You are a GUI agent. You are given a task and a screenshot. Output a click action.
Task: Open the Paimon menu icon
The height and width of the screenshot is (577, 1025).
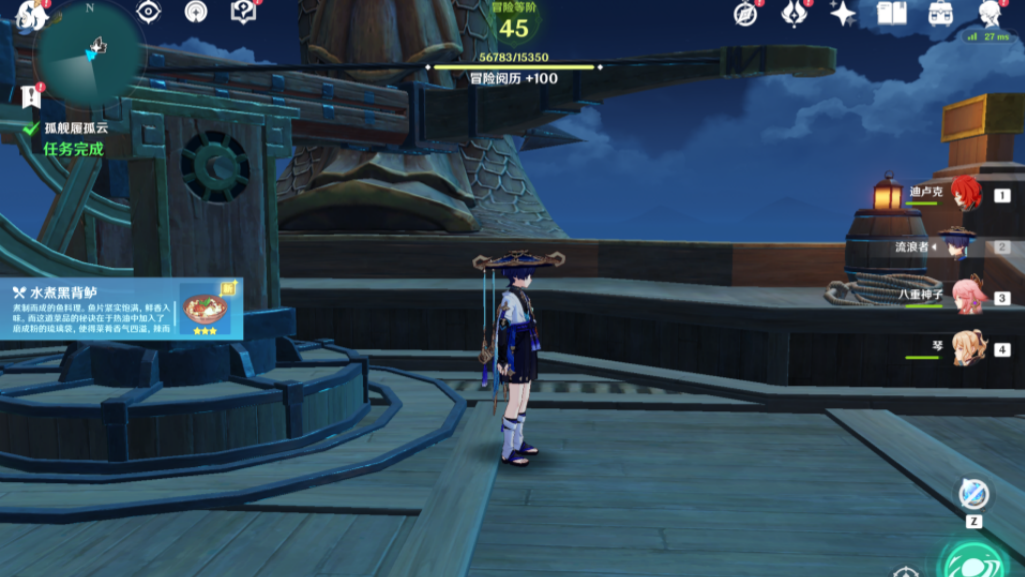(30, 15)
